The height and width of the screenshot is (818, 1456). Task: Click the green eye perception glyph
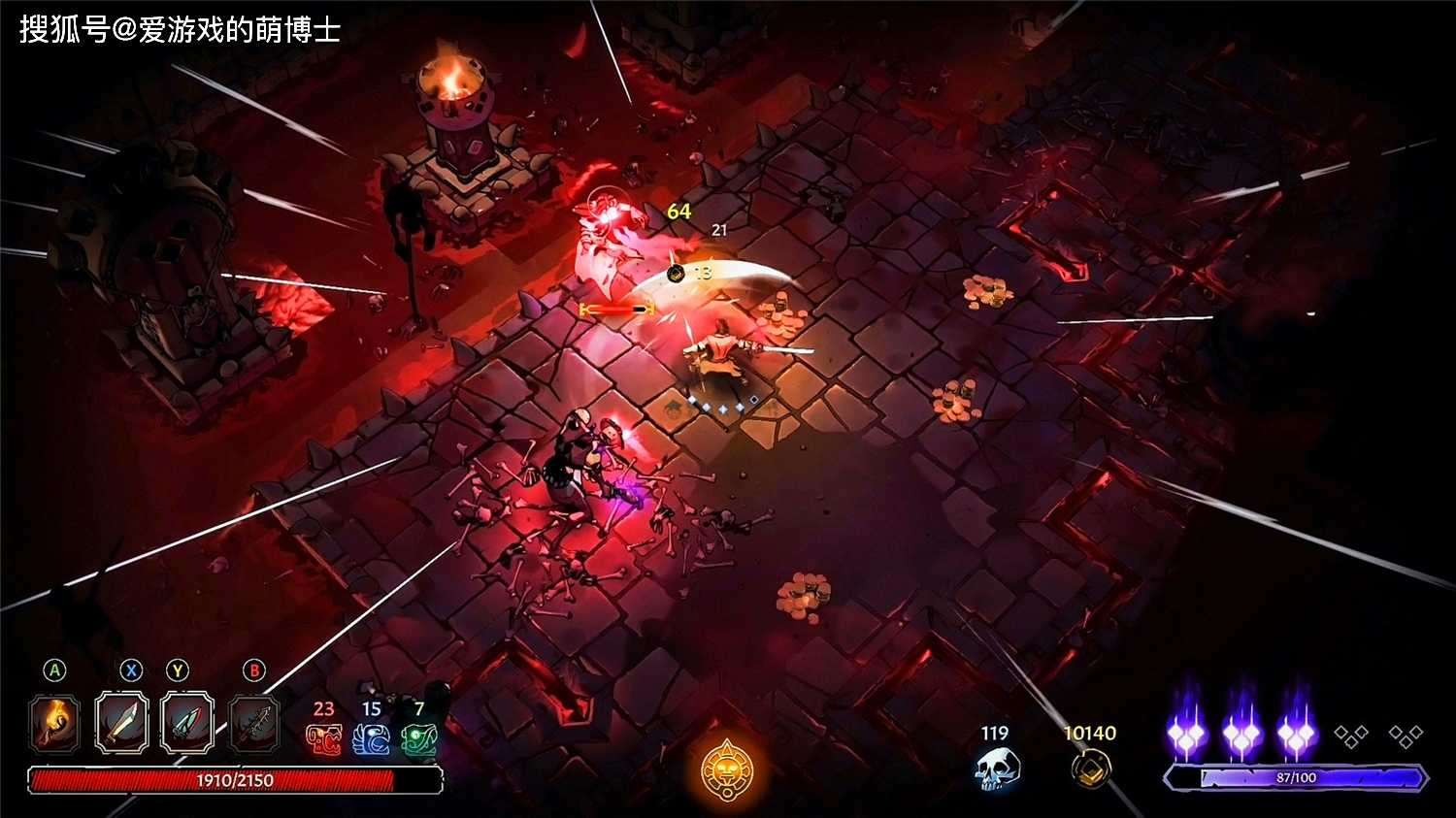click(x=418, y=740)
